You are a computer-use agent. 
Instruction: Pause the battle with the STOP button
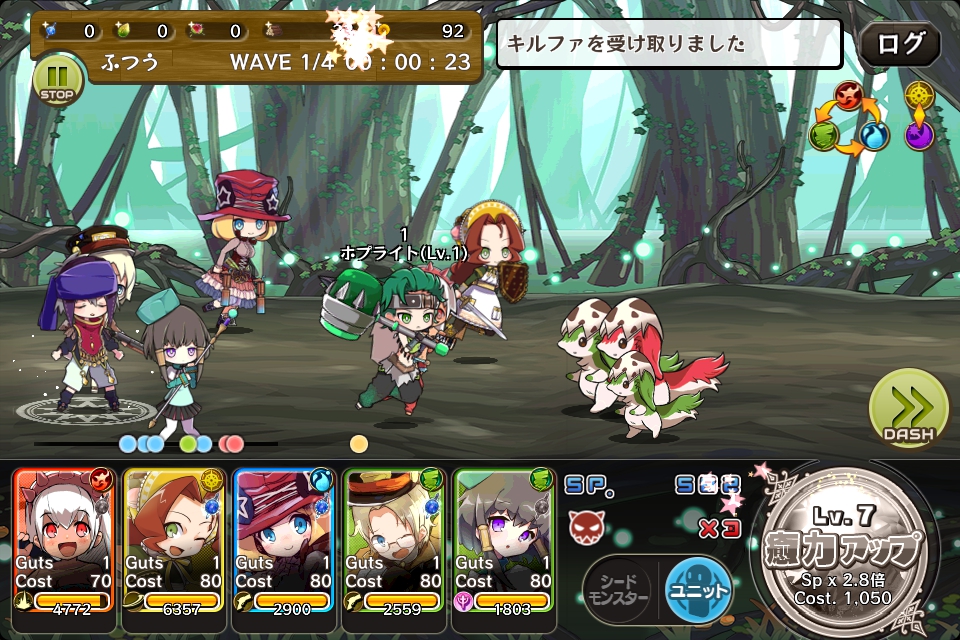[57, 80]
